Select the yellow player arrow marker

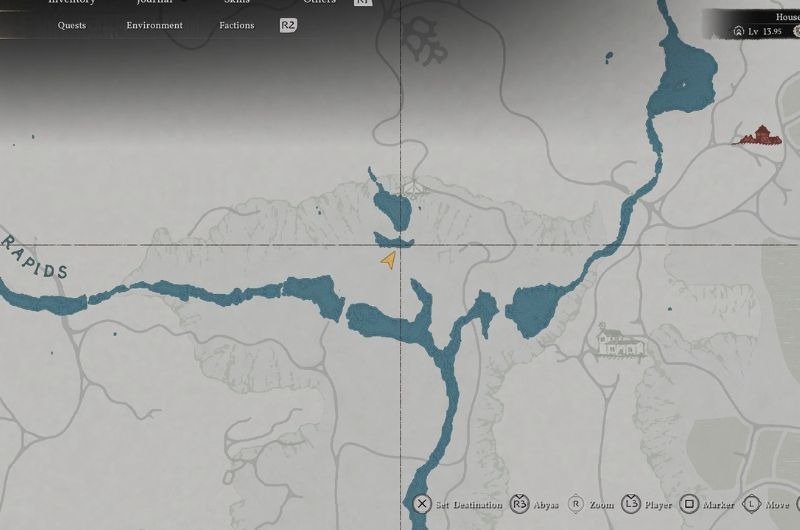[x=388, y=260]
